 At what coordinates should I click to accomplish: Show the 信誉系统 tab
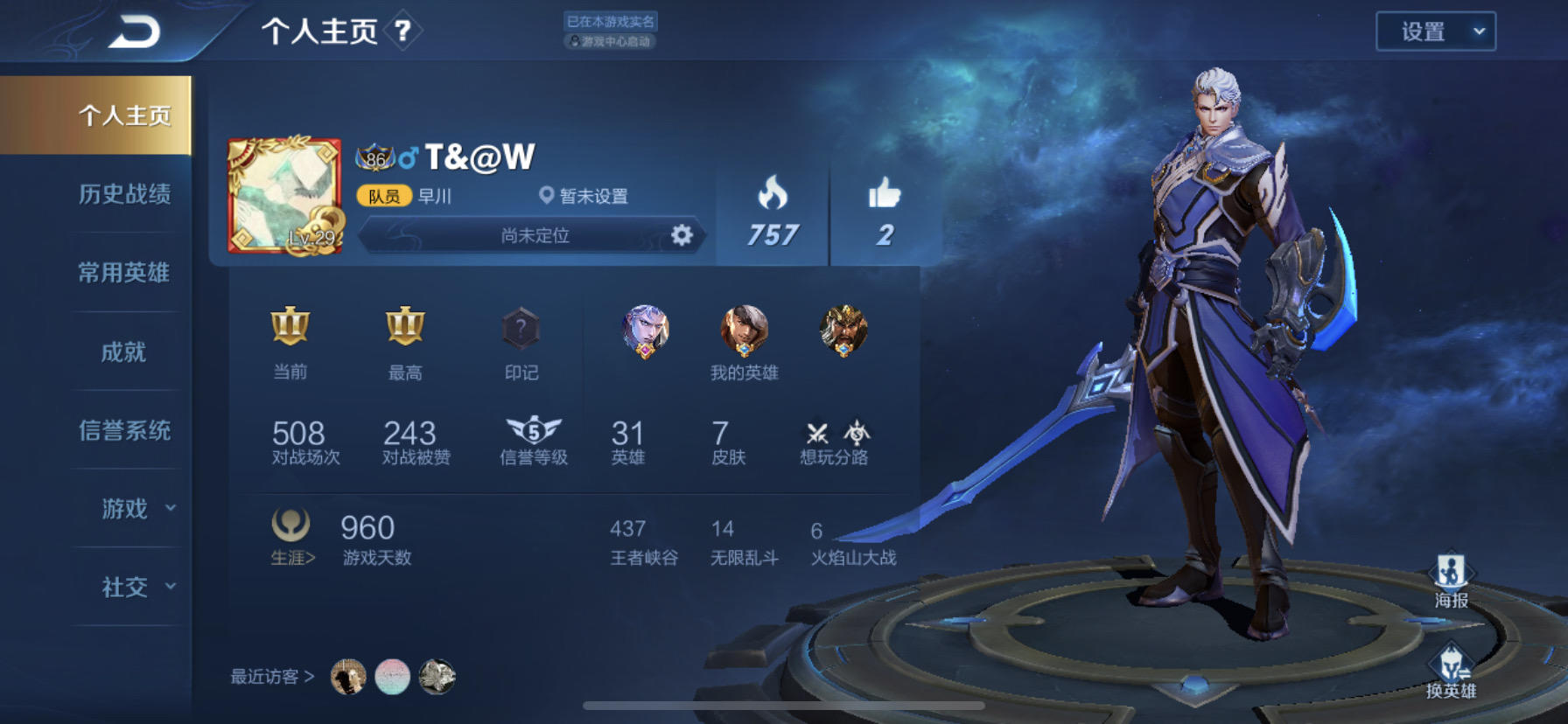tap(124, 430)
